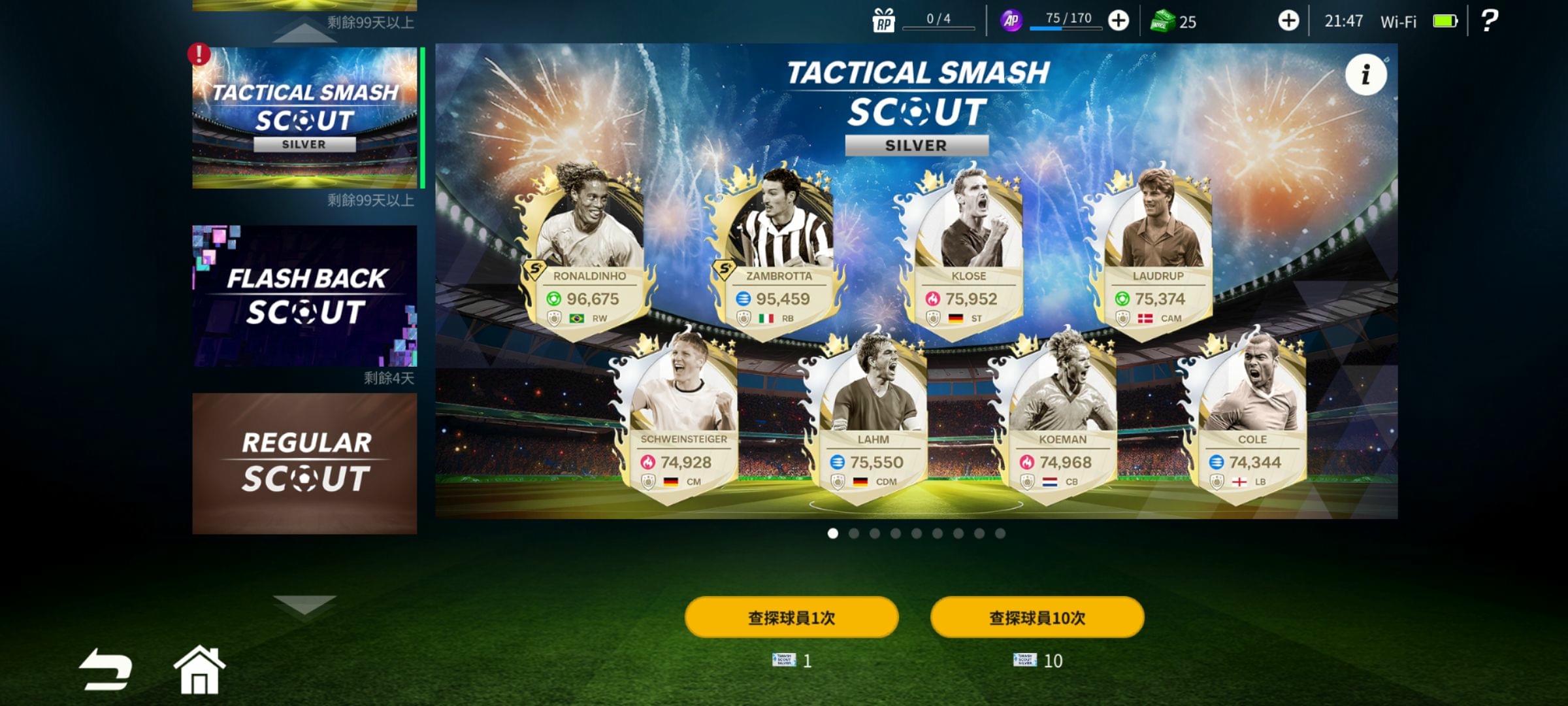Select the Tactical Smash Scout Silver banner
This screenshot has width=1568, height=706.
pyautogui.click(x=304, y=118)
